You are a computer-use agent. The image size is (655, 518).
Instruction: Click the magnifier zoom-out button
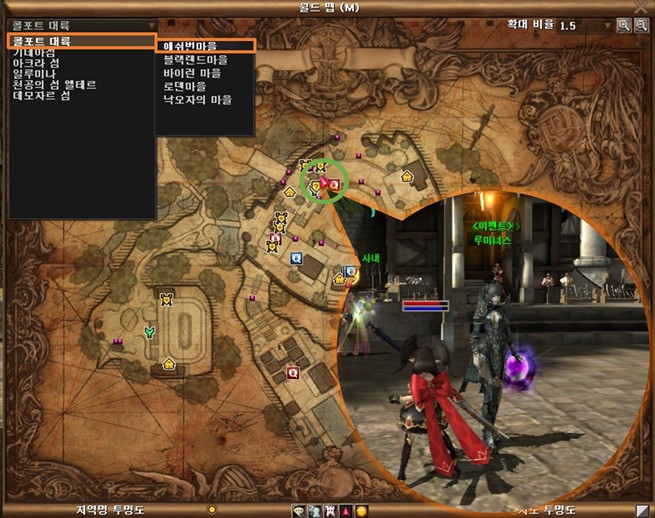640,25
